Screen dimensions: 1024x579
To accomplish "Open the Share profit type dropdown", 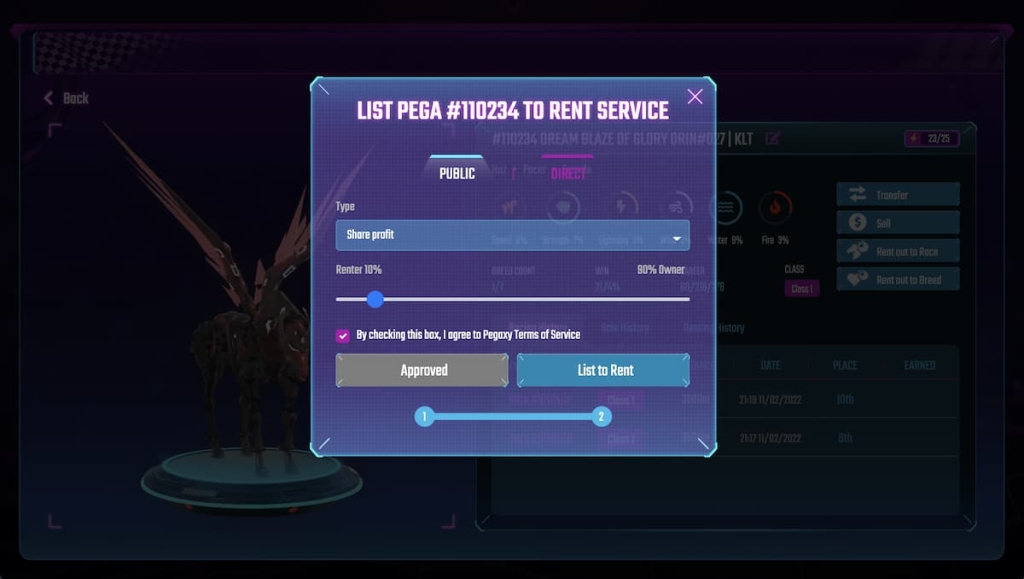I will click(x=512, y=235).
